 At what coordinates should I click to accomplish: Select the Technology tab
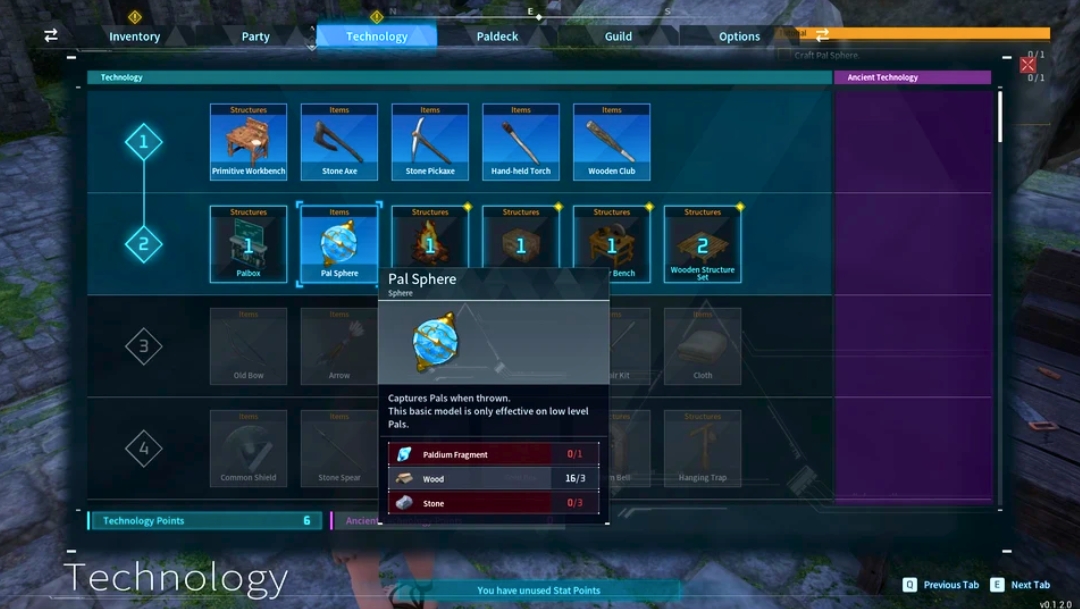pos(376,36)
